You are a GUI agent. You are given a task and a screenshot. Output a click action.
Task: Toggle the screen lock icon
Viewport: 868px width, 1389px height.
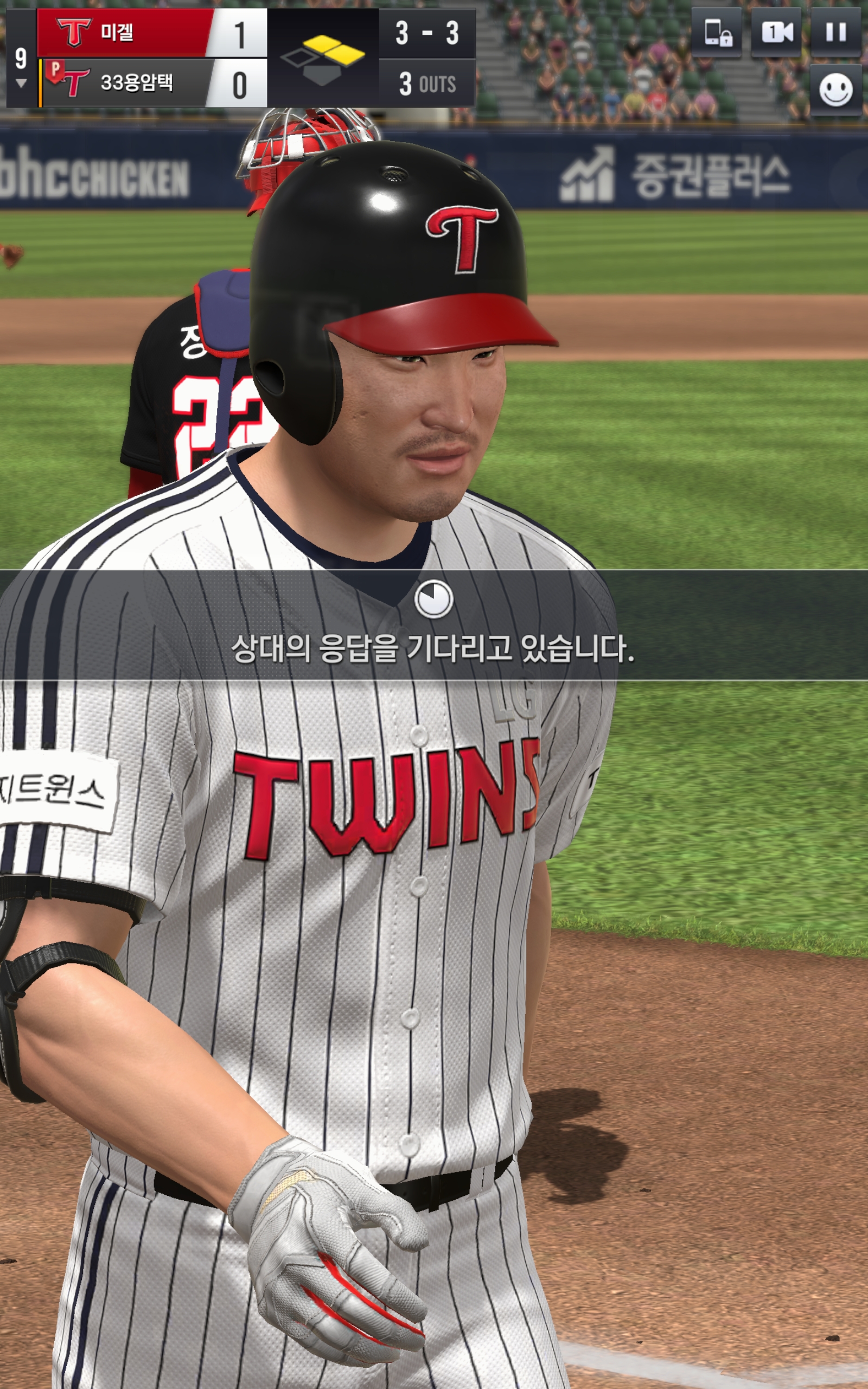tap(717, 32)
